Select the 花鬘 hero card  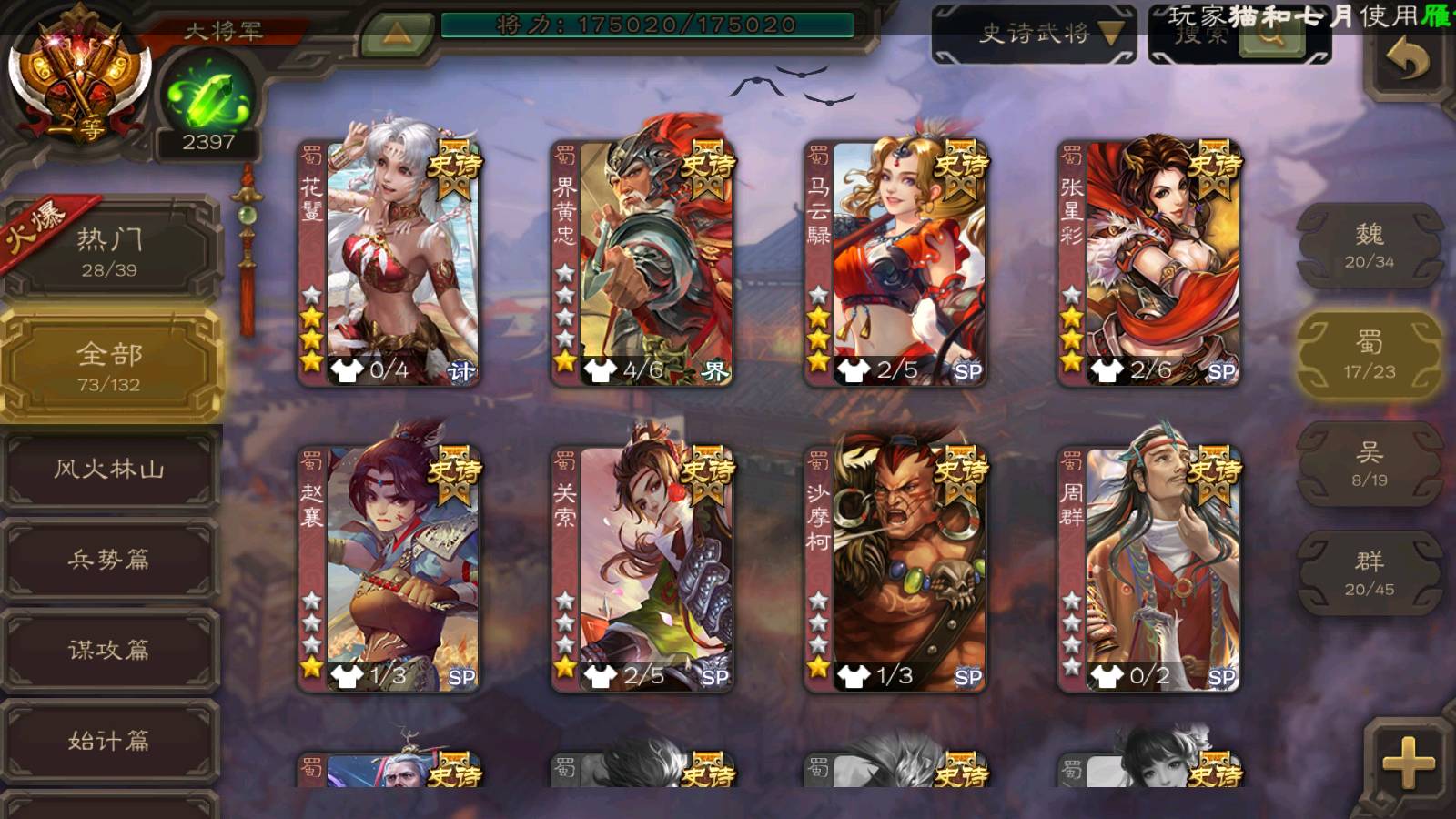click(389, 262)
